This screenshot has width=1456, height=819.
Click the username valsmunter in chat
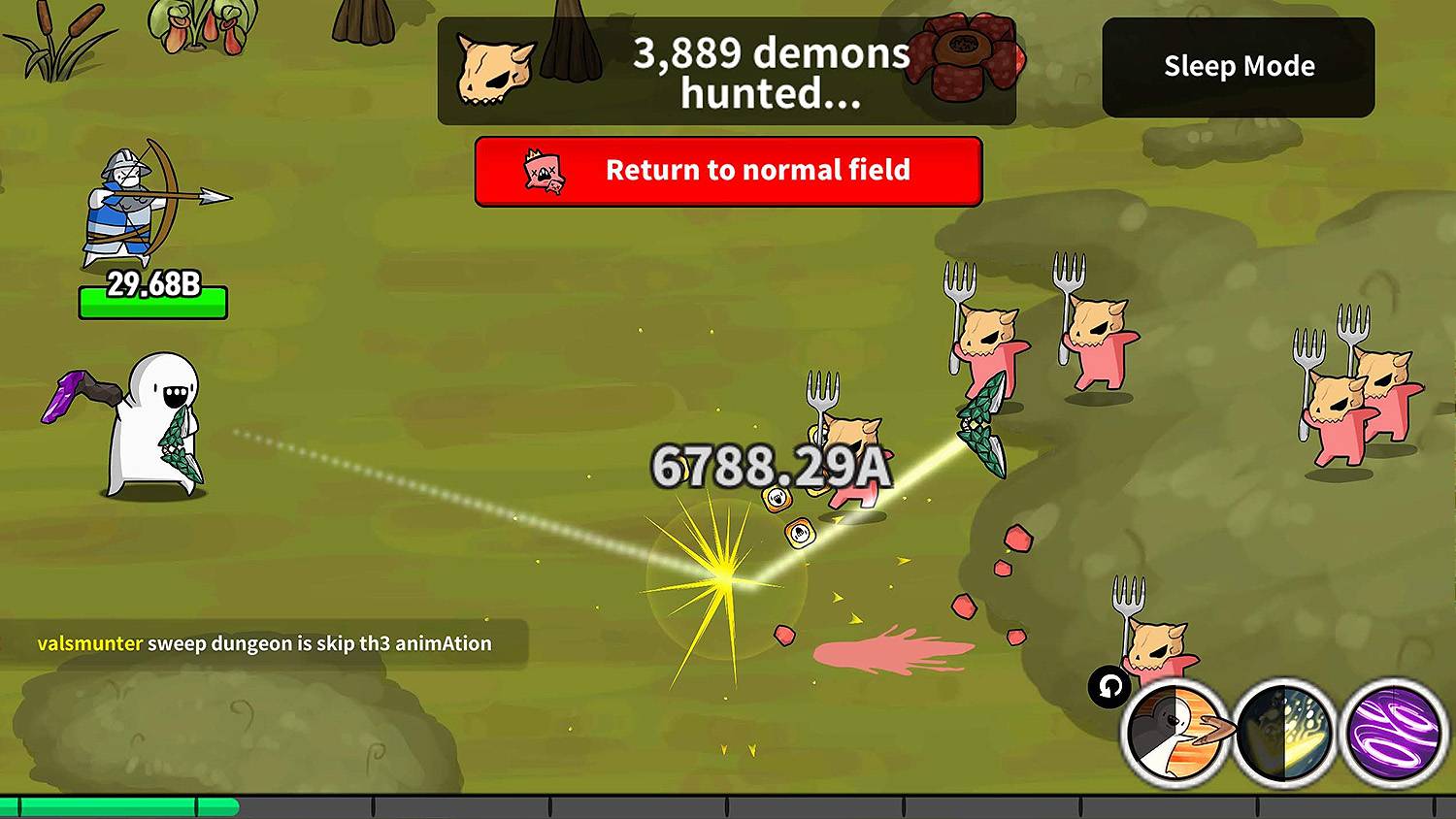(x=89, y=643)
